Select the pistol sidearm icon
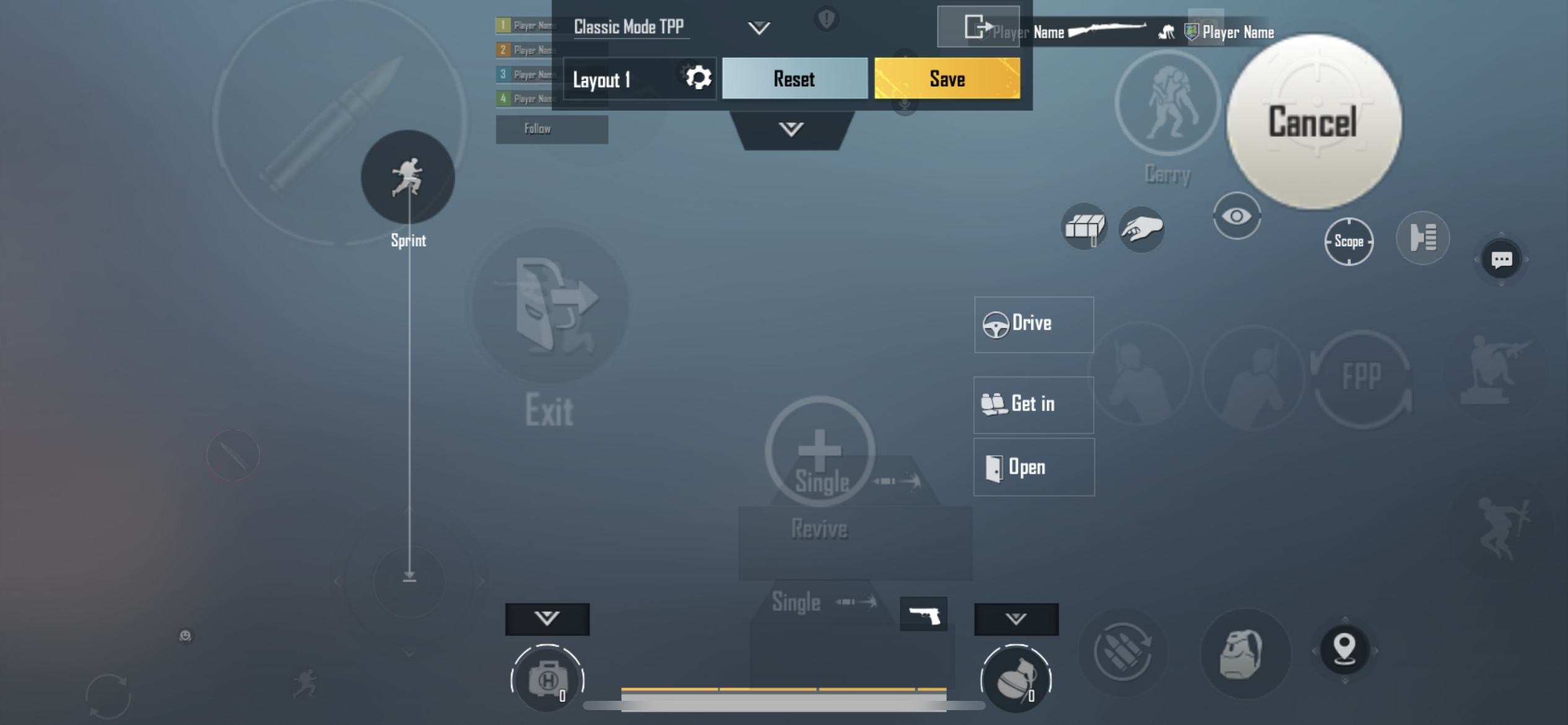 pos(924,614)
